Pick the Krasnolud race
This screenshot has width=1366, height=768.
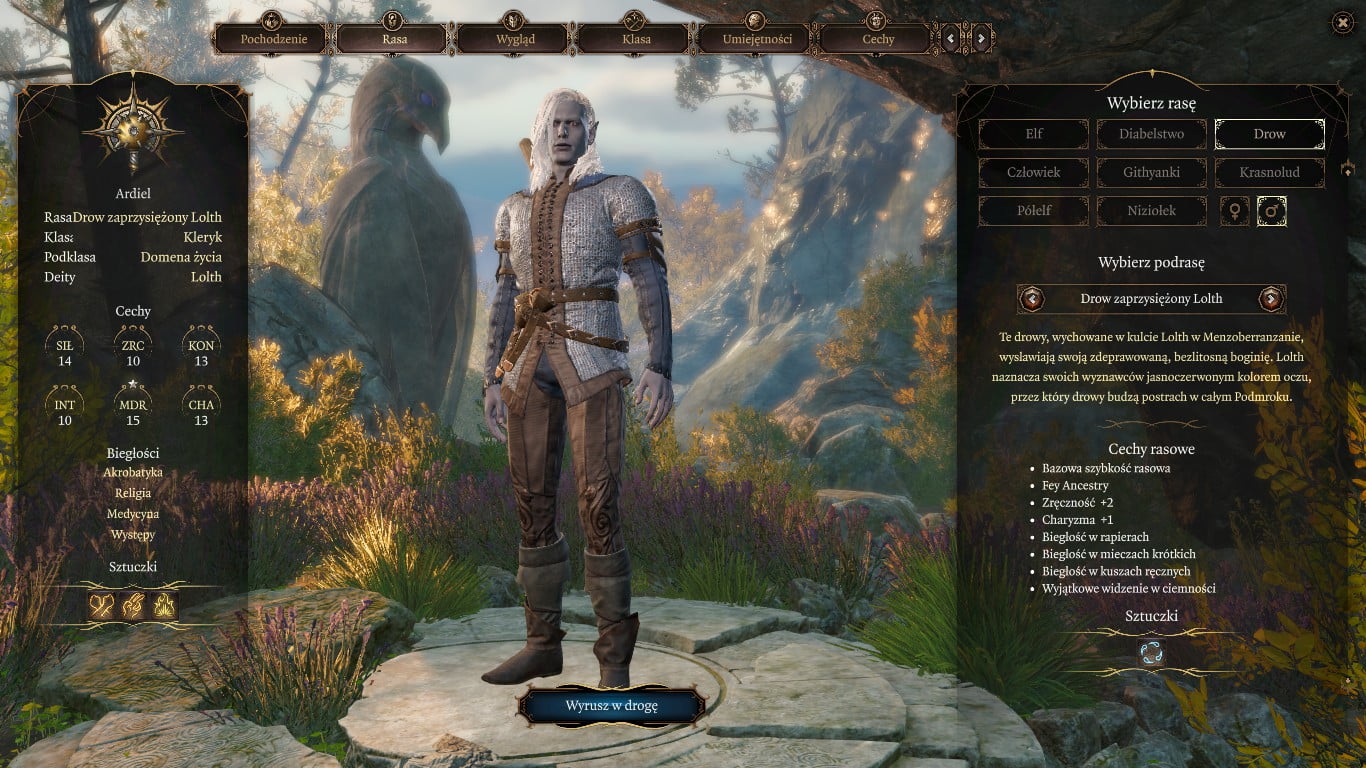1269,172
